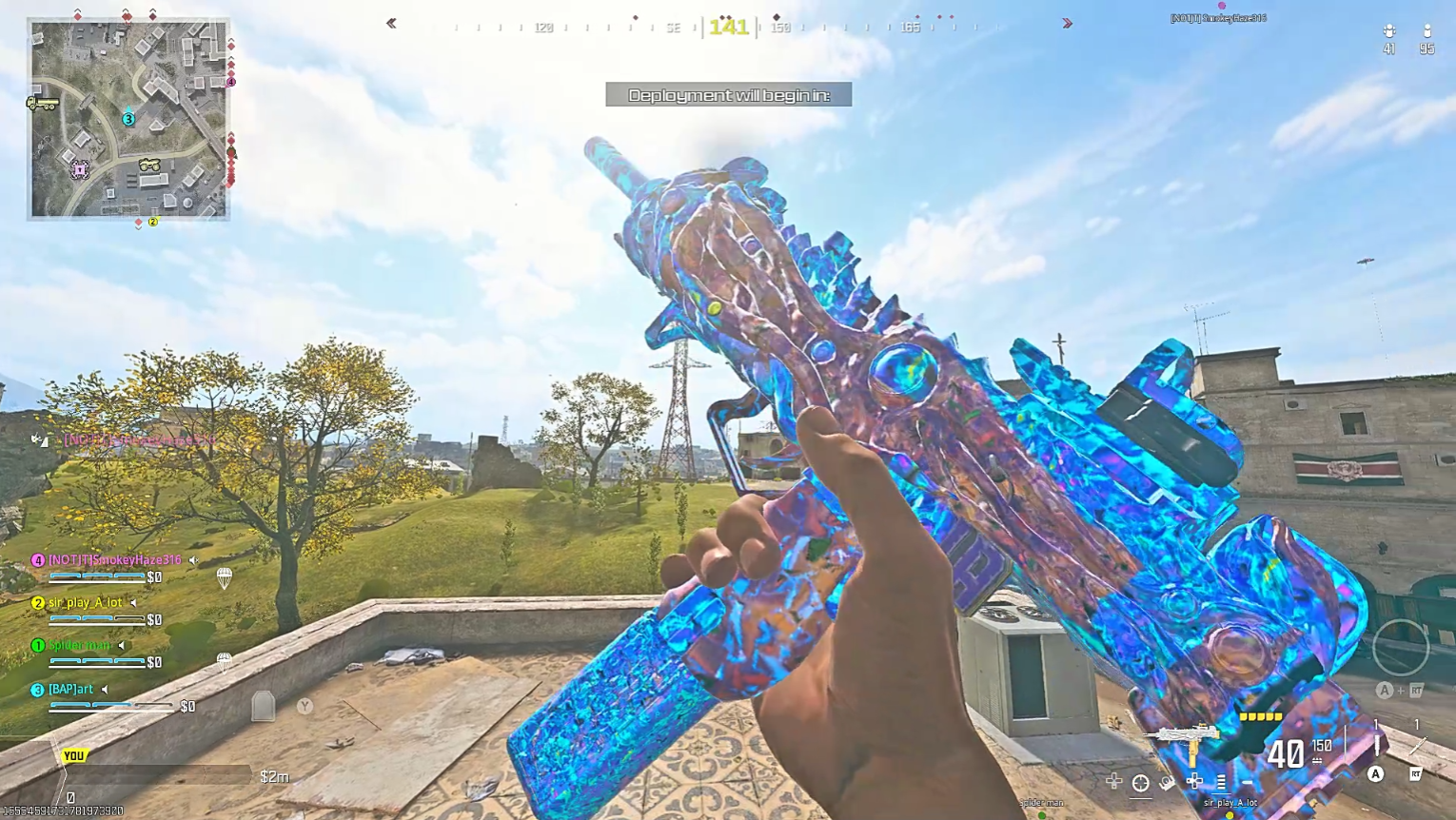This screenshot has width=1456, height=820.
Task: Select the ATV vehicle marker on the minimap
Action: pos(149,166)
